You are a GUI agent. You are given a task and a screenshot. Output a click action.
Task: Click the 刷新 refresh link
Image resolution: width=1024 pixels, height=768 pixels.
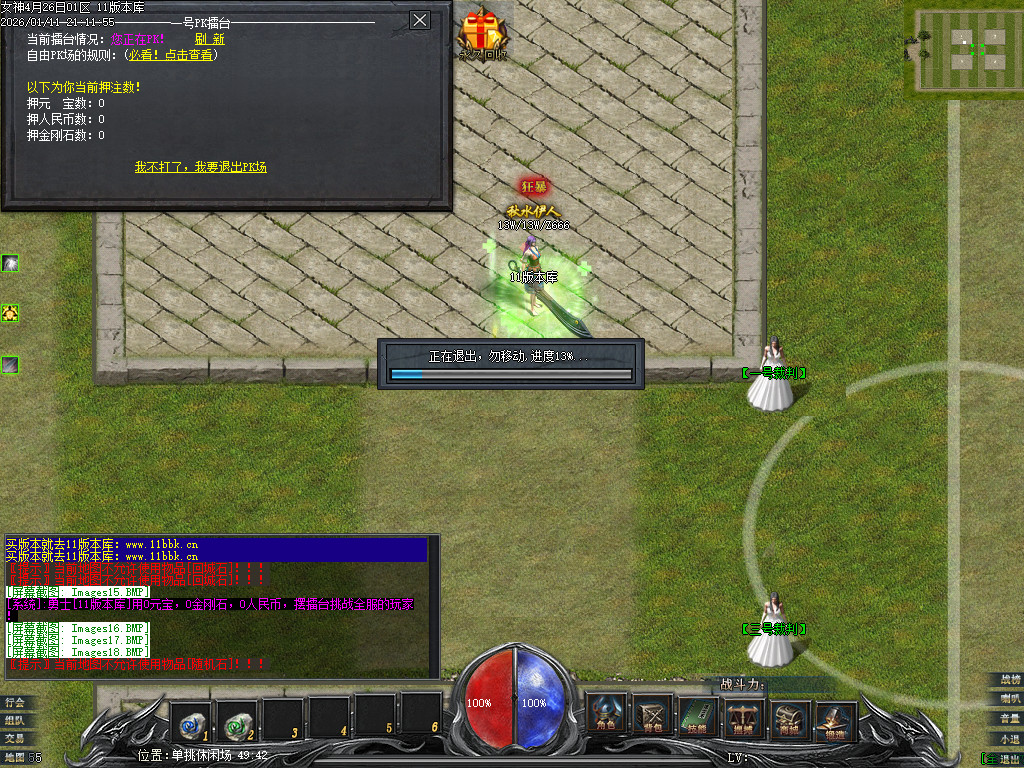(x=210, y=39)
